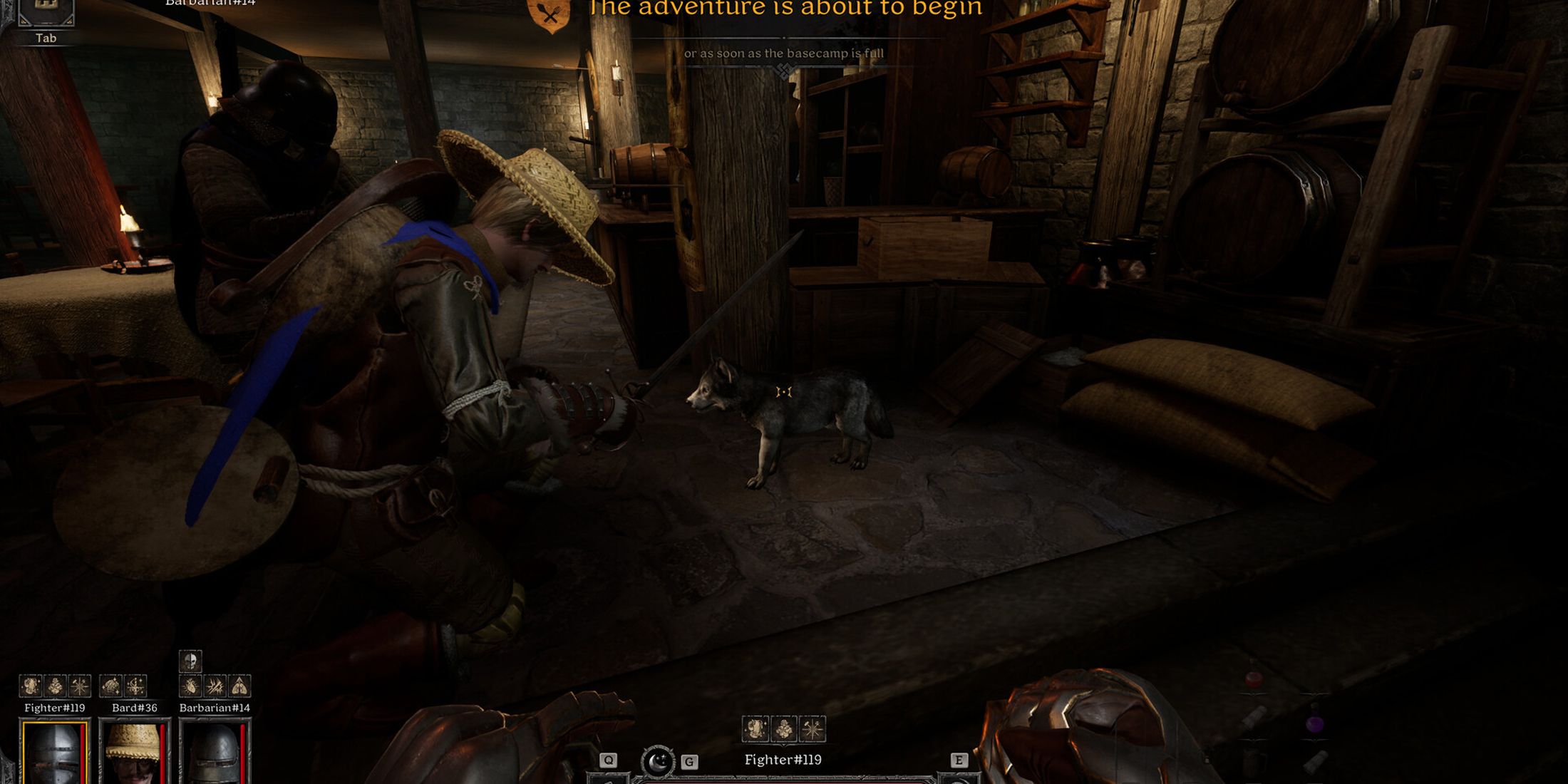Select the Fighter#119 party portrait
This screenshot has width=1568, height=784.
pos(55,753)
